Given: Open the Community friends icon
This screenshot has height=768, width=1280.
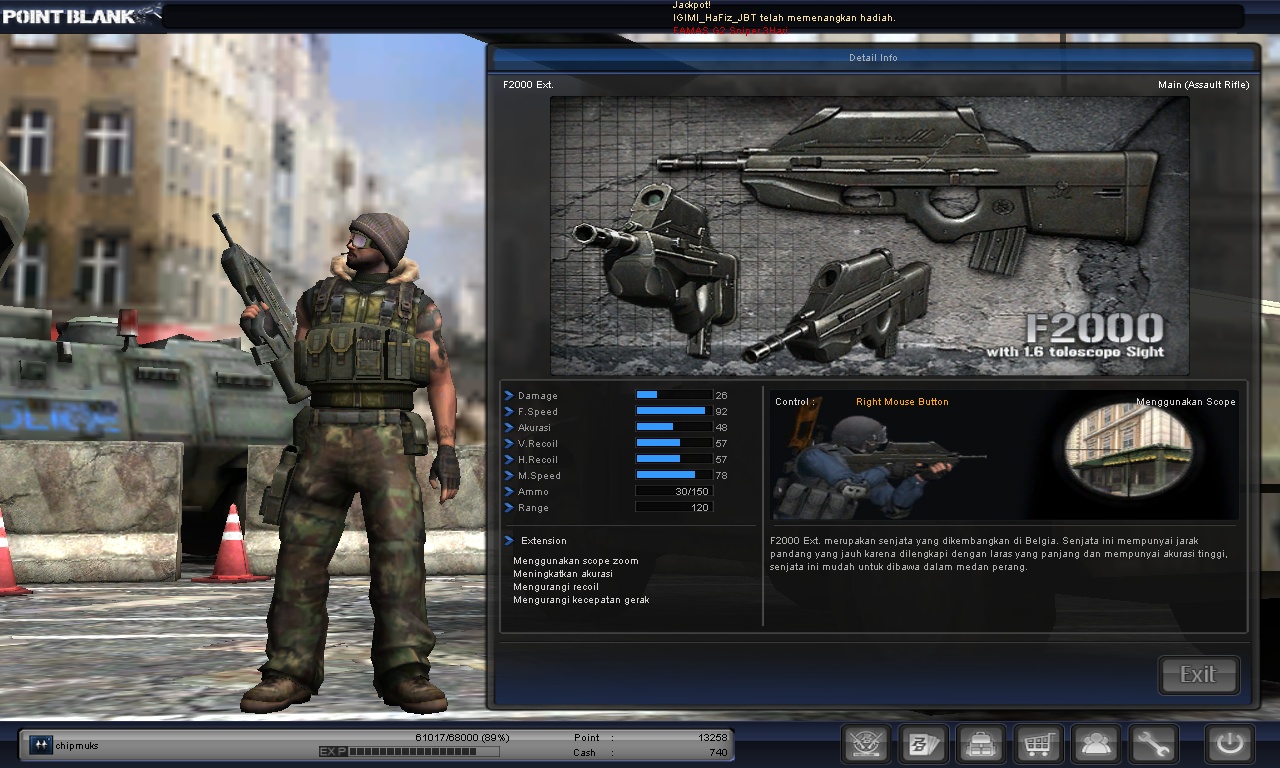Looking at the screenshot, I should 1096,743.
